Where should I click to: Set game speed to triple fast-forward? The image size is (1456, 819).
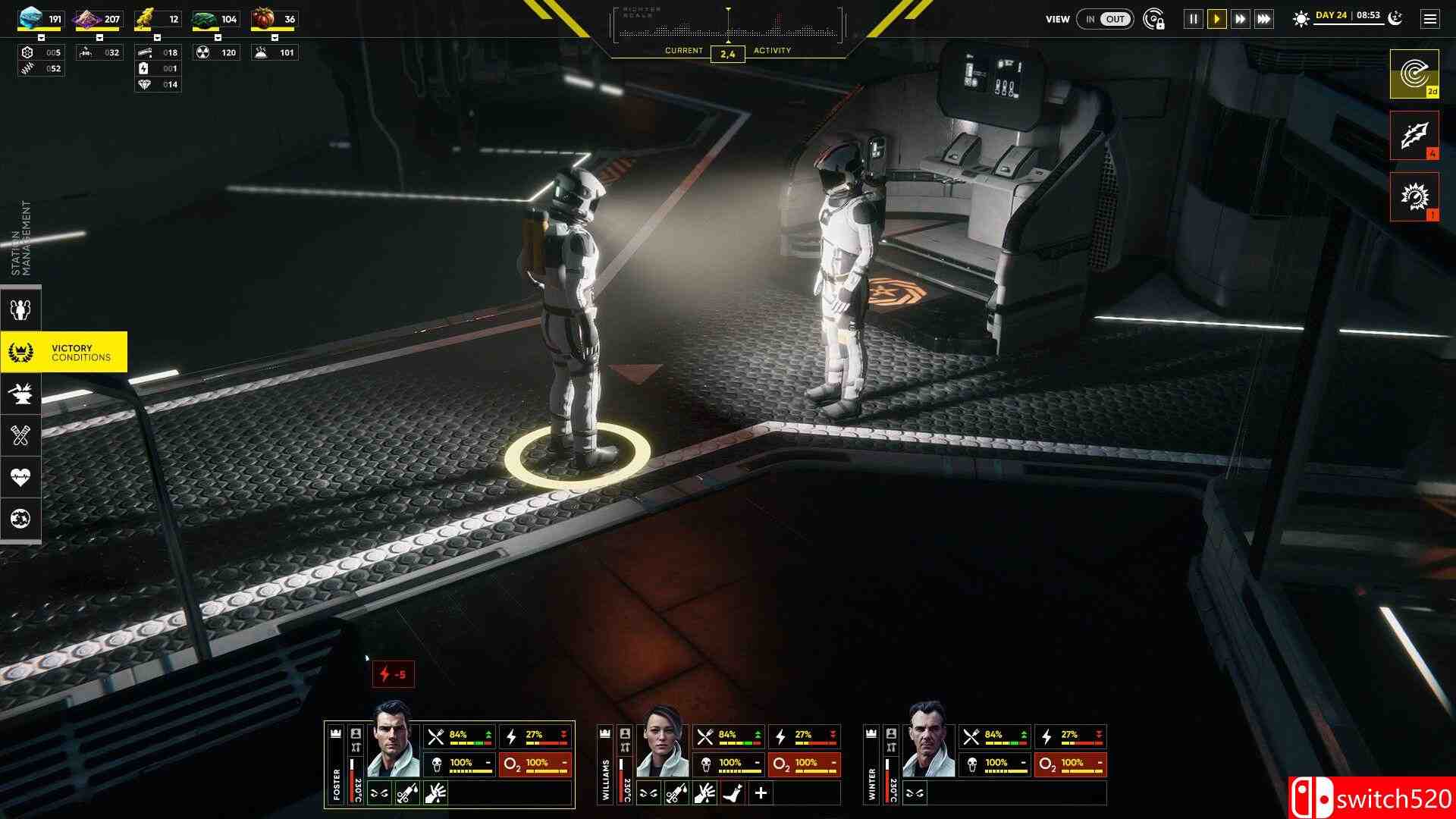[1264, 19]
